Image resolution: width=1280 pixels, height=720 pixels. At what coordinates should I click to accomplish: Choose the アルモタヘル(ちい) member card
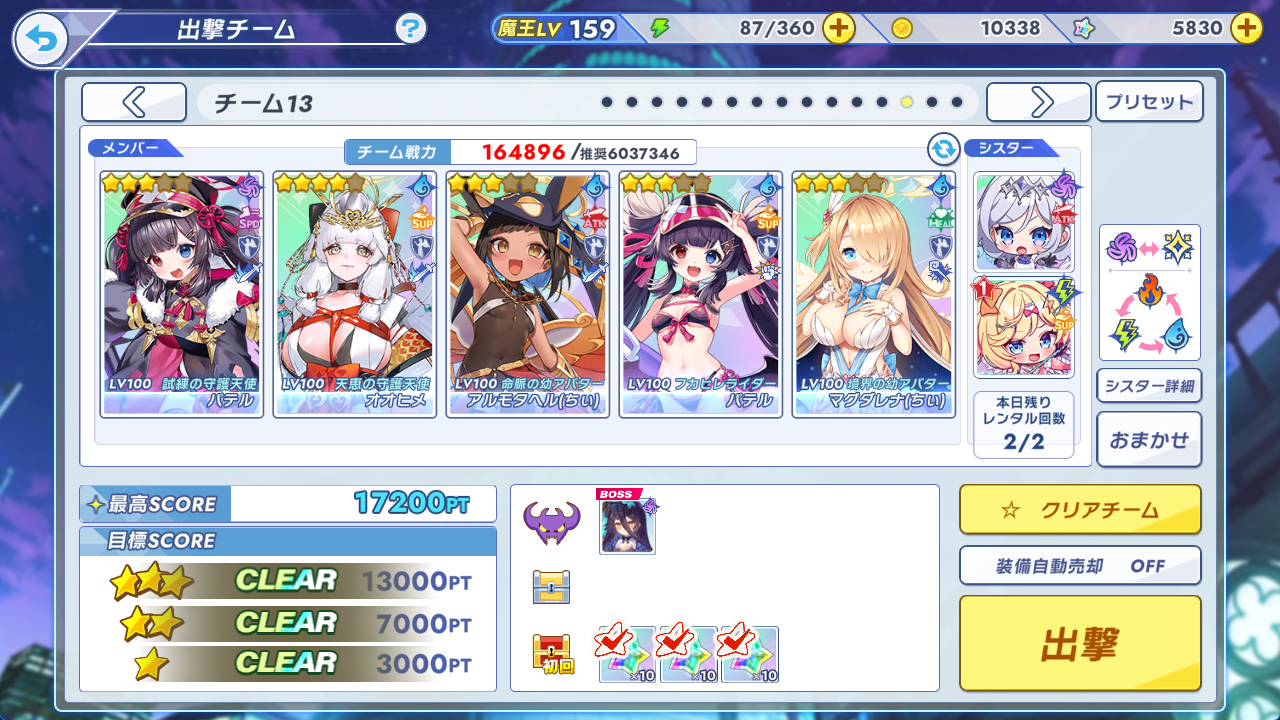pos(527,294)
